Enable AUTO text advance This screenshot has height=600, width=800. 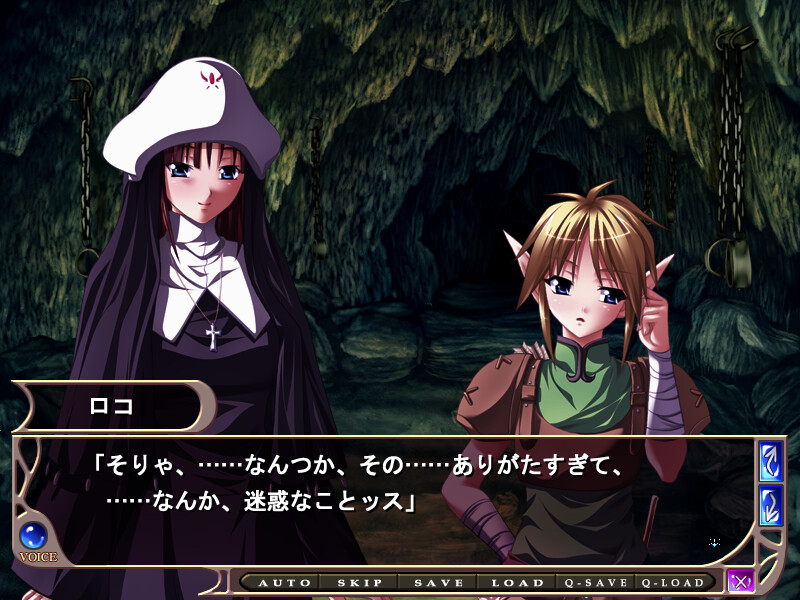(277, 583)
